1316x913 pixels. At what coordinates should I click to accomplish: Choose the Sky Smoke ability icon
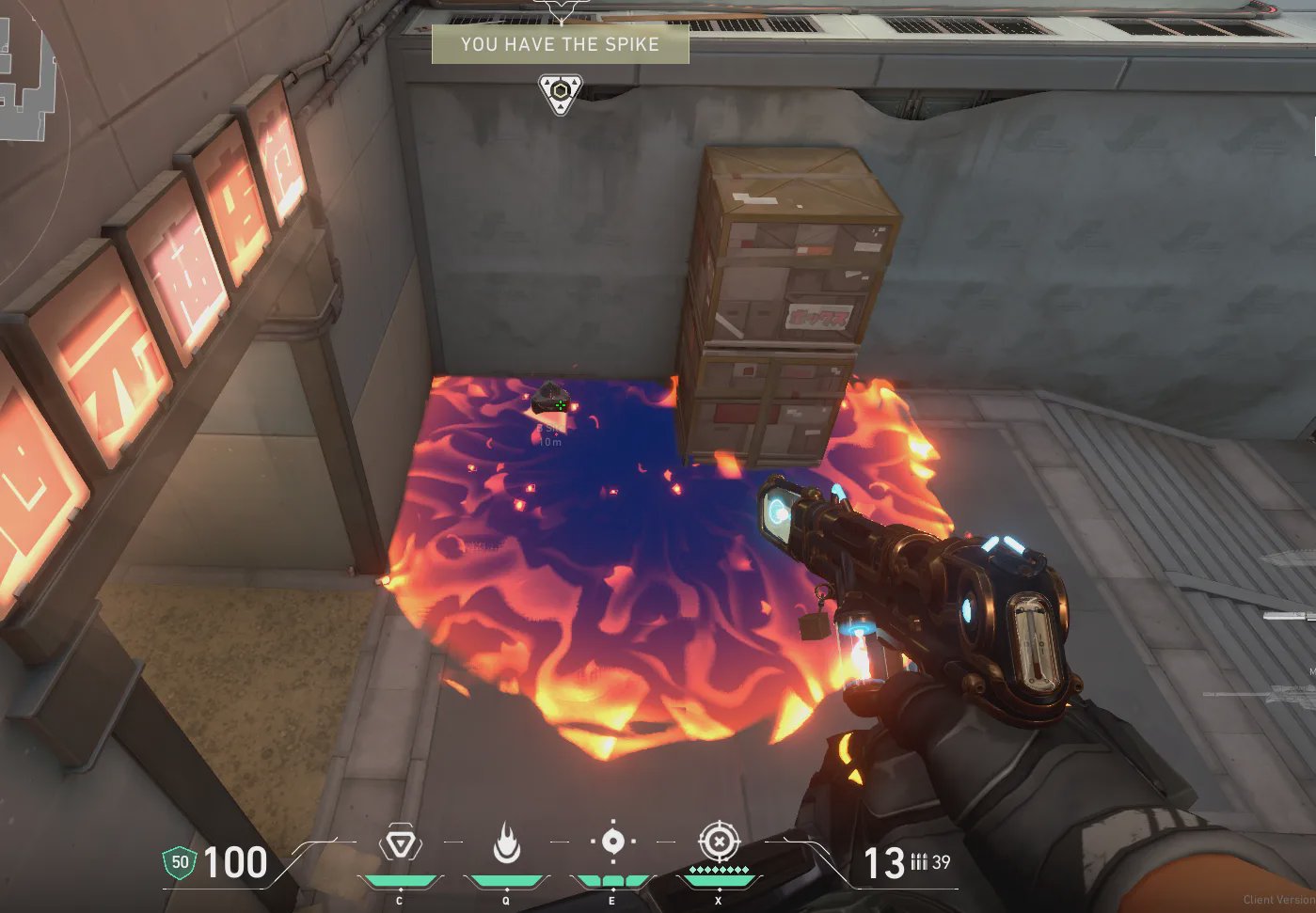[x=612, y=842]
